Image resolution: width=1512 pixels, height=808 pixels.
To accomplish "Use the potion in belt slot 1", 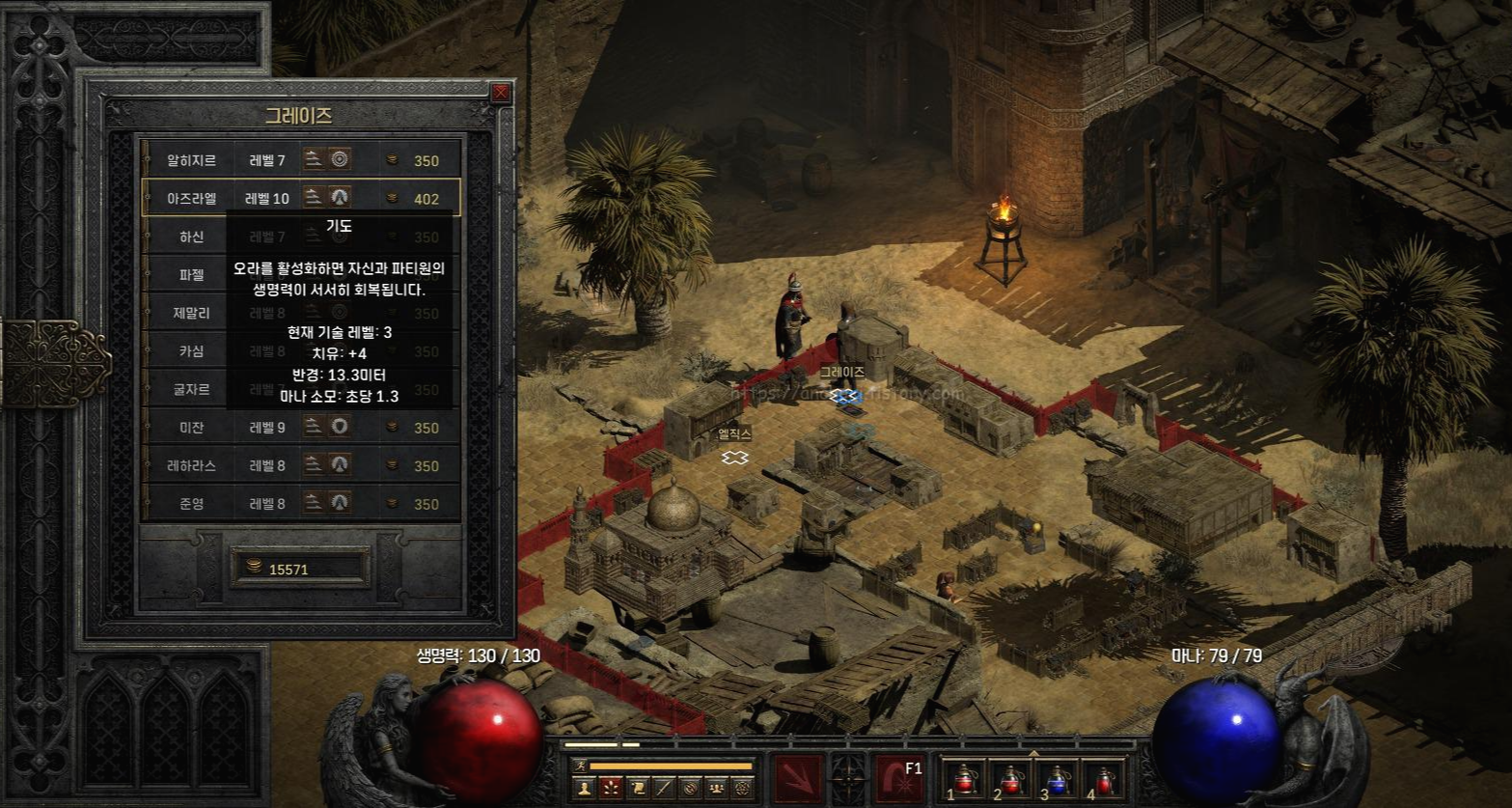I will tap(965, 778).
